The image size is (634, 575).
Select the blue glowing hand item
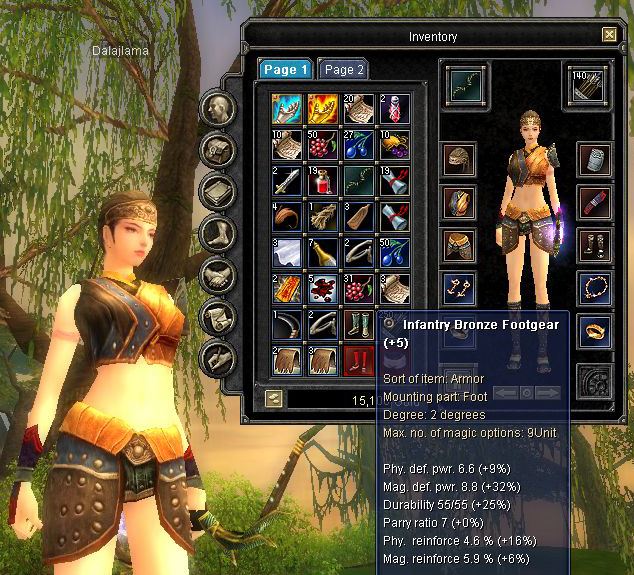point(287,108)
